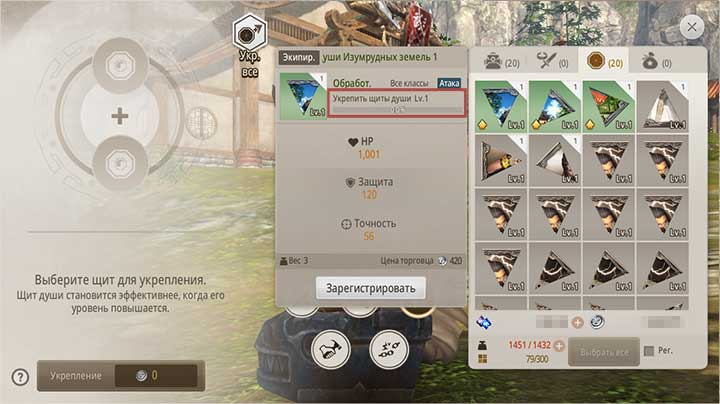Screen dimensions: 720x404
Task: Click the Укрепление button
Action: pyautogui.click(x=120, y=377)
